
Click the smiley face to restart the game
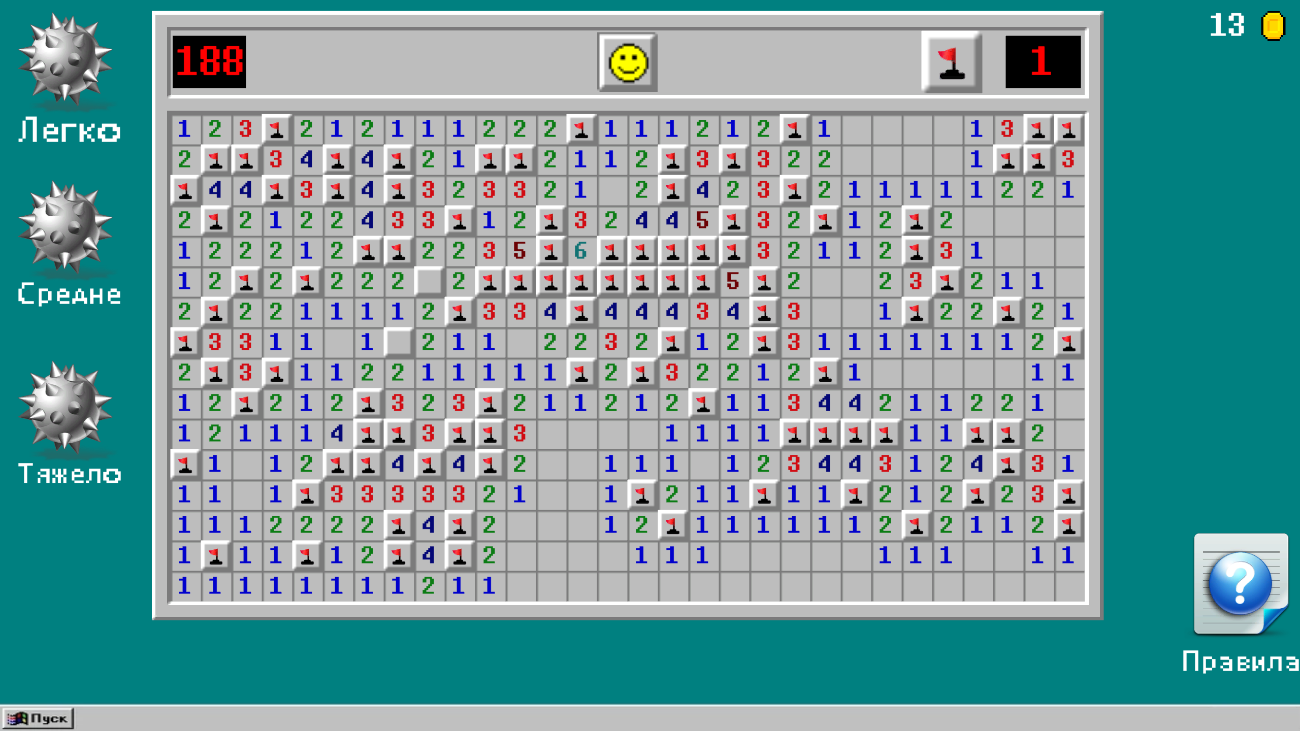coord(627,61)
